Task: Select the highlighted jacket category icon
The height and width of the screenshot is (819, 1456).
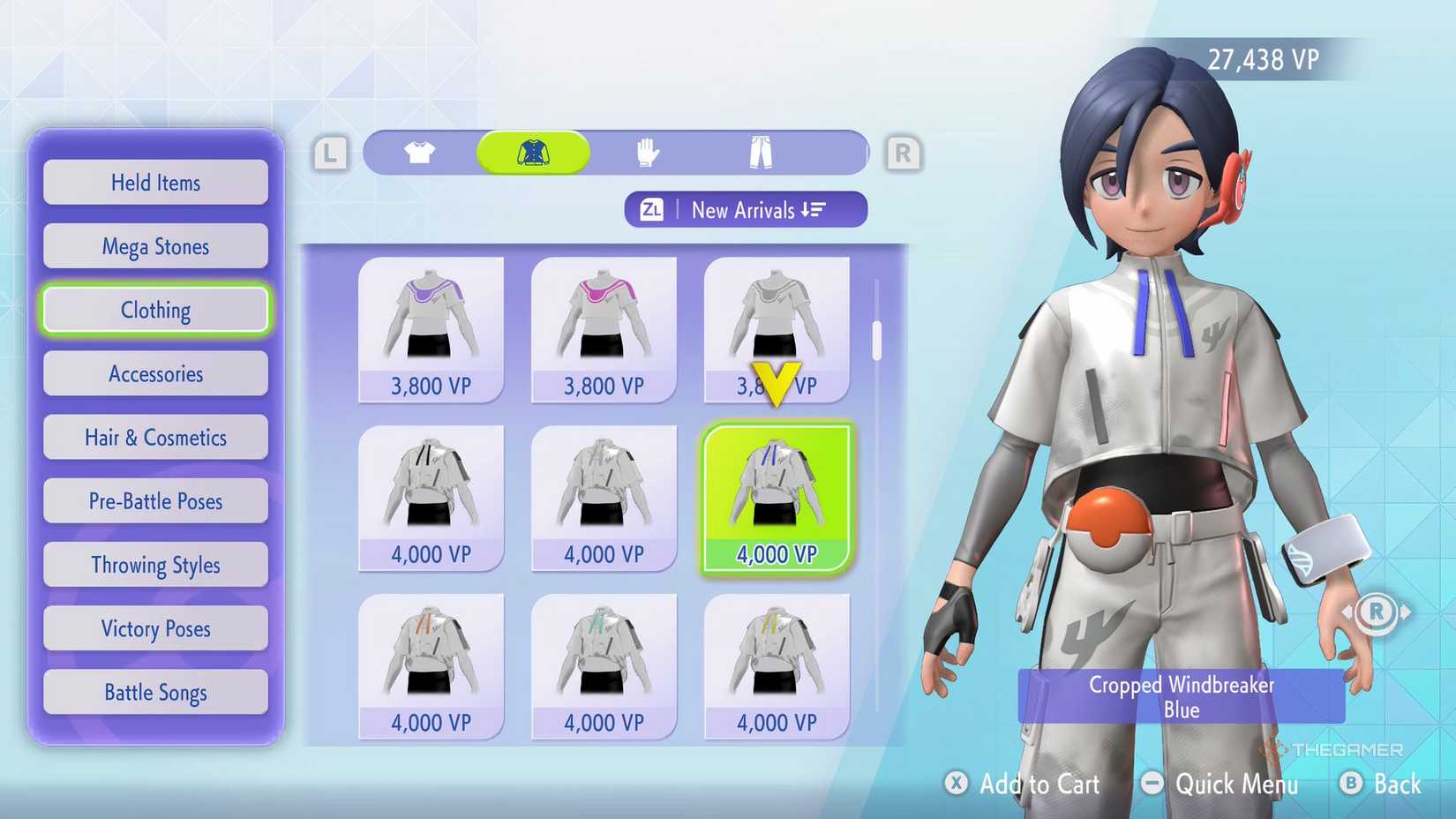Action: point(533,151)
